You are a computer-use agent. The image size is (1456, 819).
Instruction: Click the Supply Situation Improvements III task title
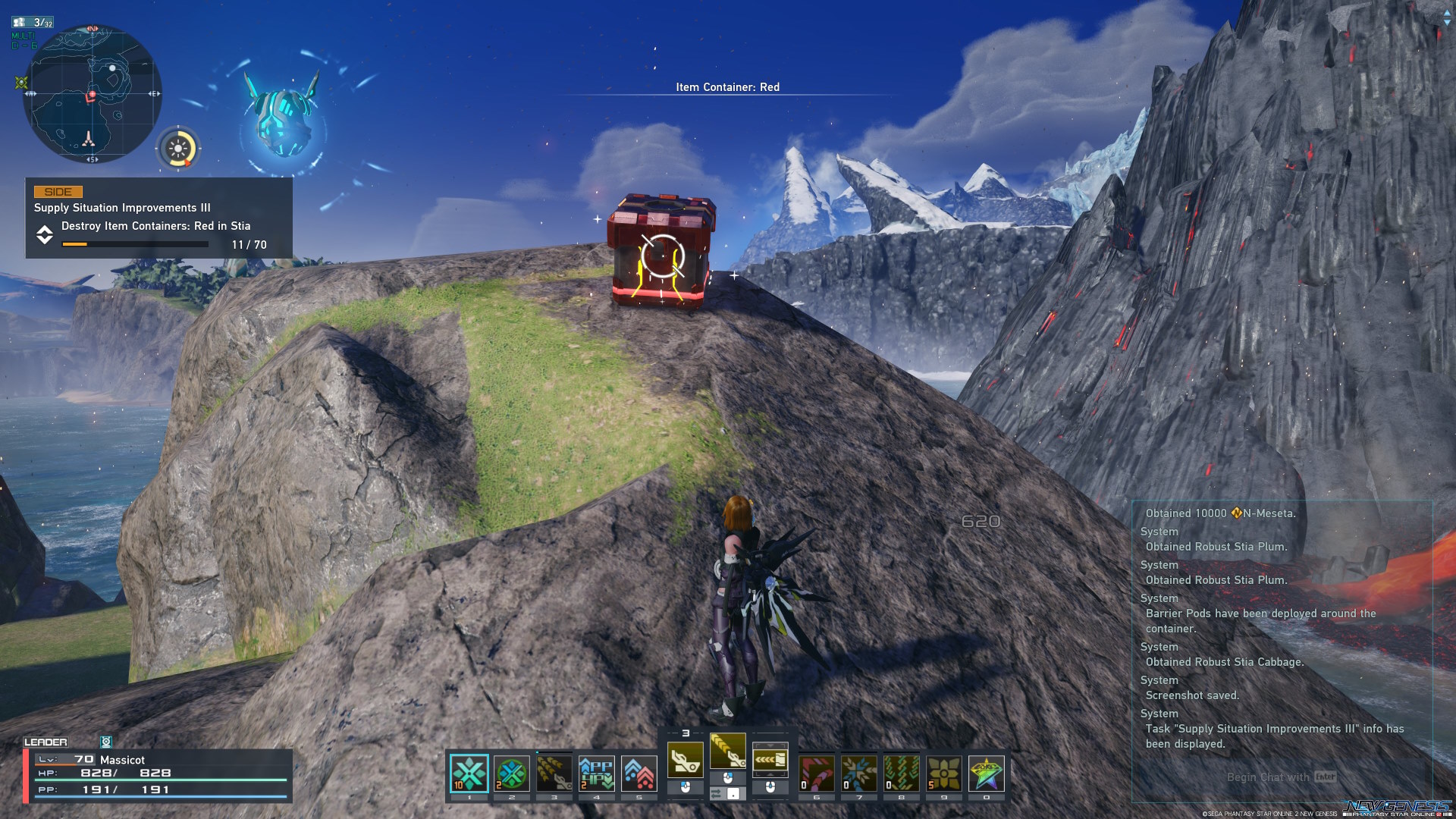click(122, 207)
